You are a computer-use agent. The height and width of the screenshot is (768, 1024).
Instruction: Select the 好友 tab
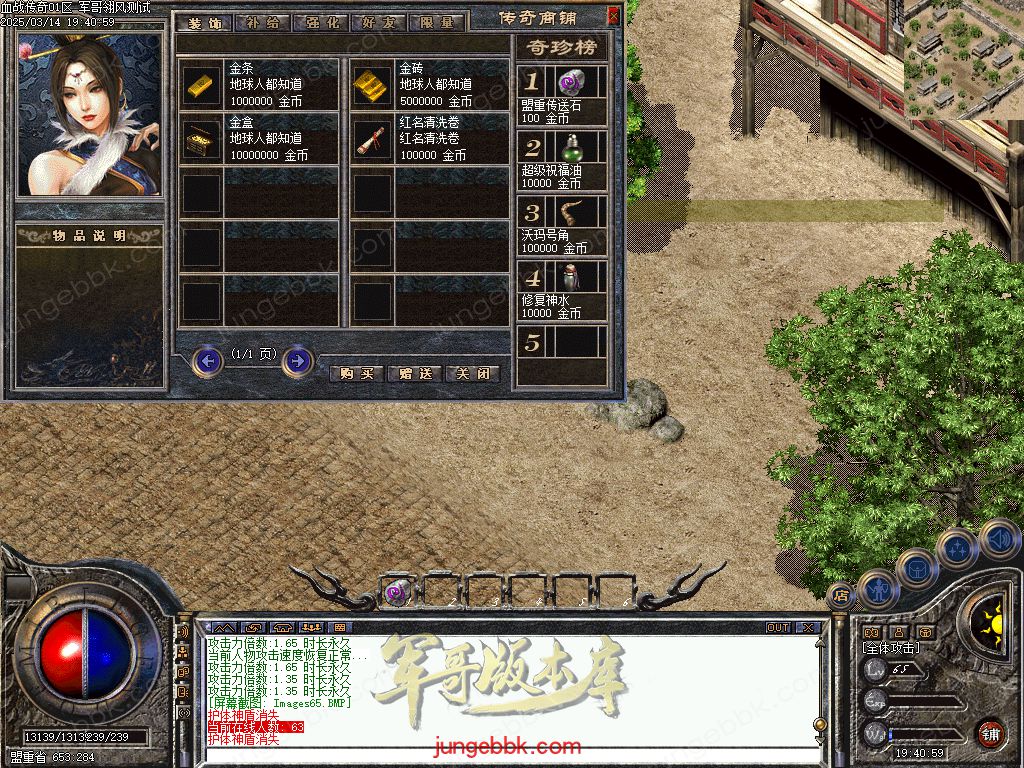[377, 23]
